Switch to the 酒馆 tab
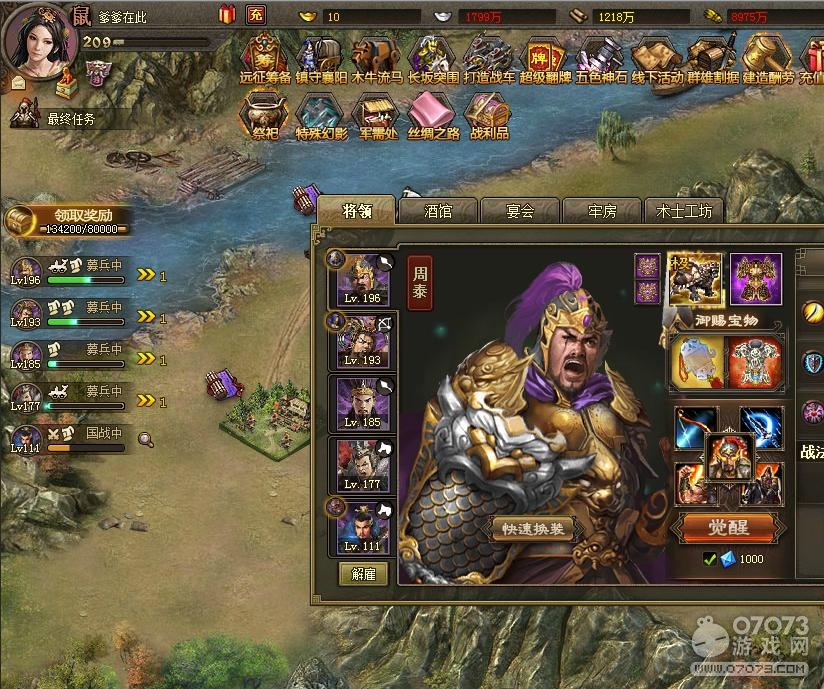Viewport: 824px width, 689px height. coord(438,211)
